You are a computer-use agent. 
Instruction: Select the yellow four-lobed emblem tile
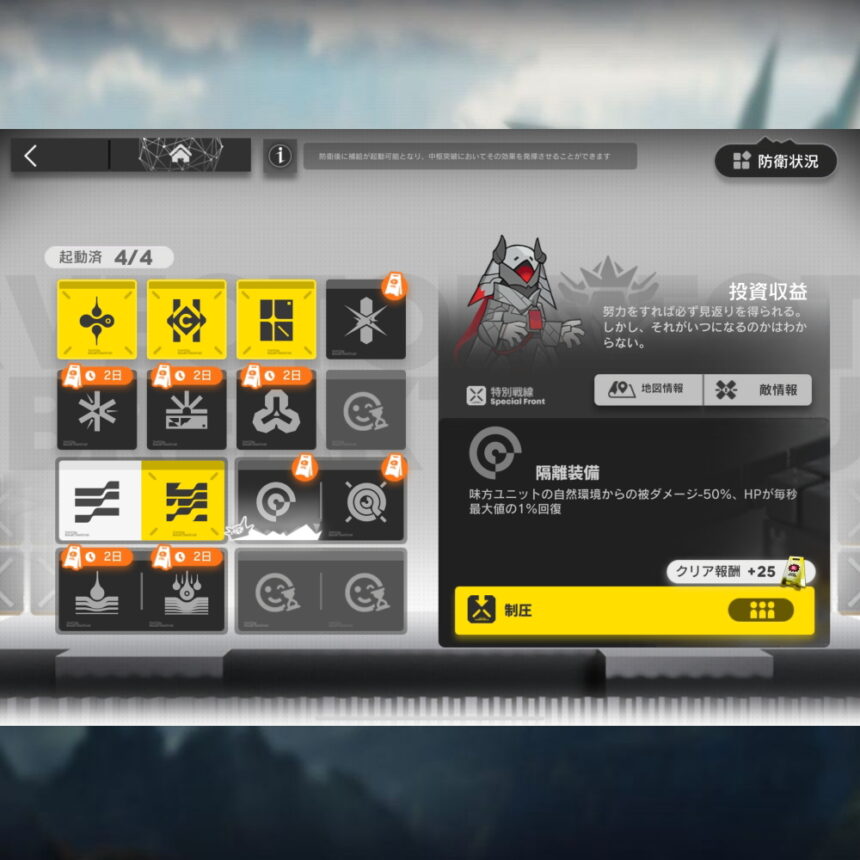click(97, 320)
